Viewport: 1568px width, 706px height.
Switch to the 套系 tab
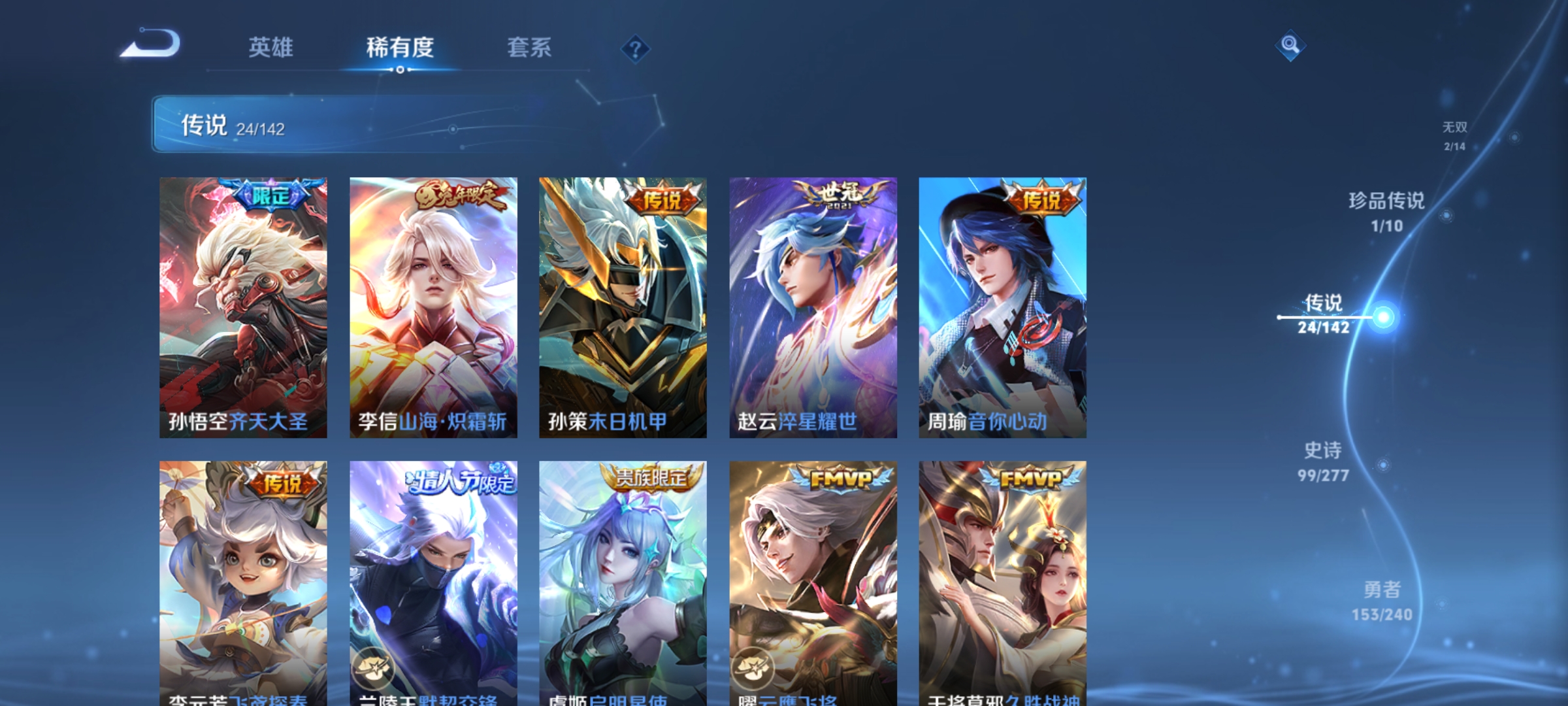pos(531,48)
